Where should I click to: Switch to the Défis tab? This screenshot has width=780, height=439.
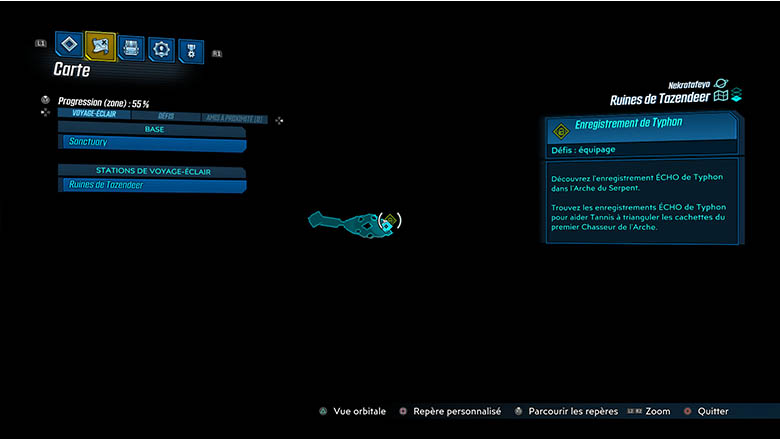(166, 116)
